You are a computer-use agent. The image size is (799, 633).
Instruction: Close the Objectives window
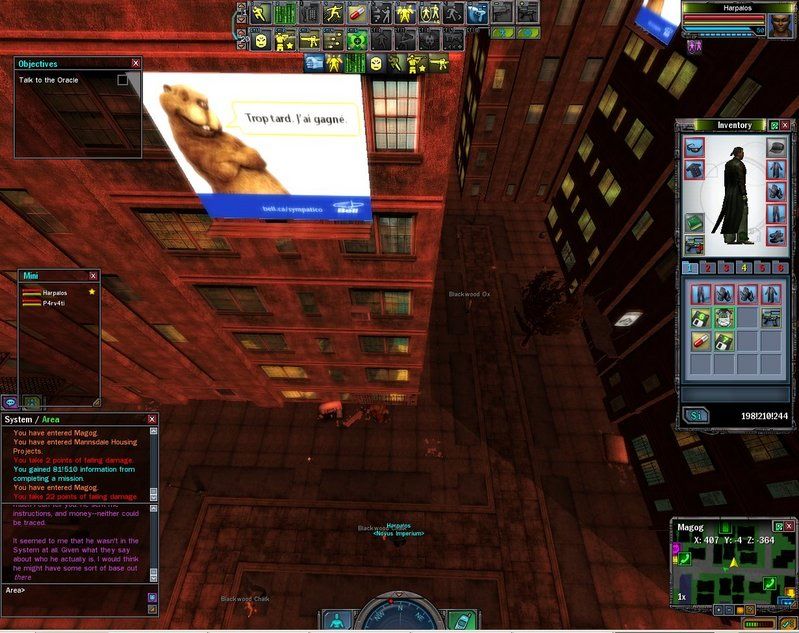coord(136,63)
